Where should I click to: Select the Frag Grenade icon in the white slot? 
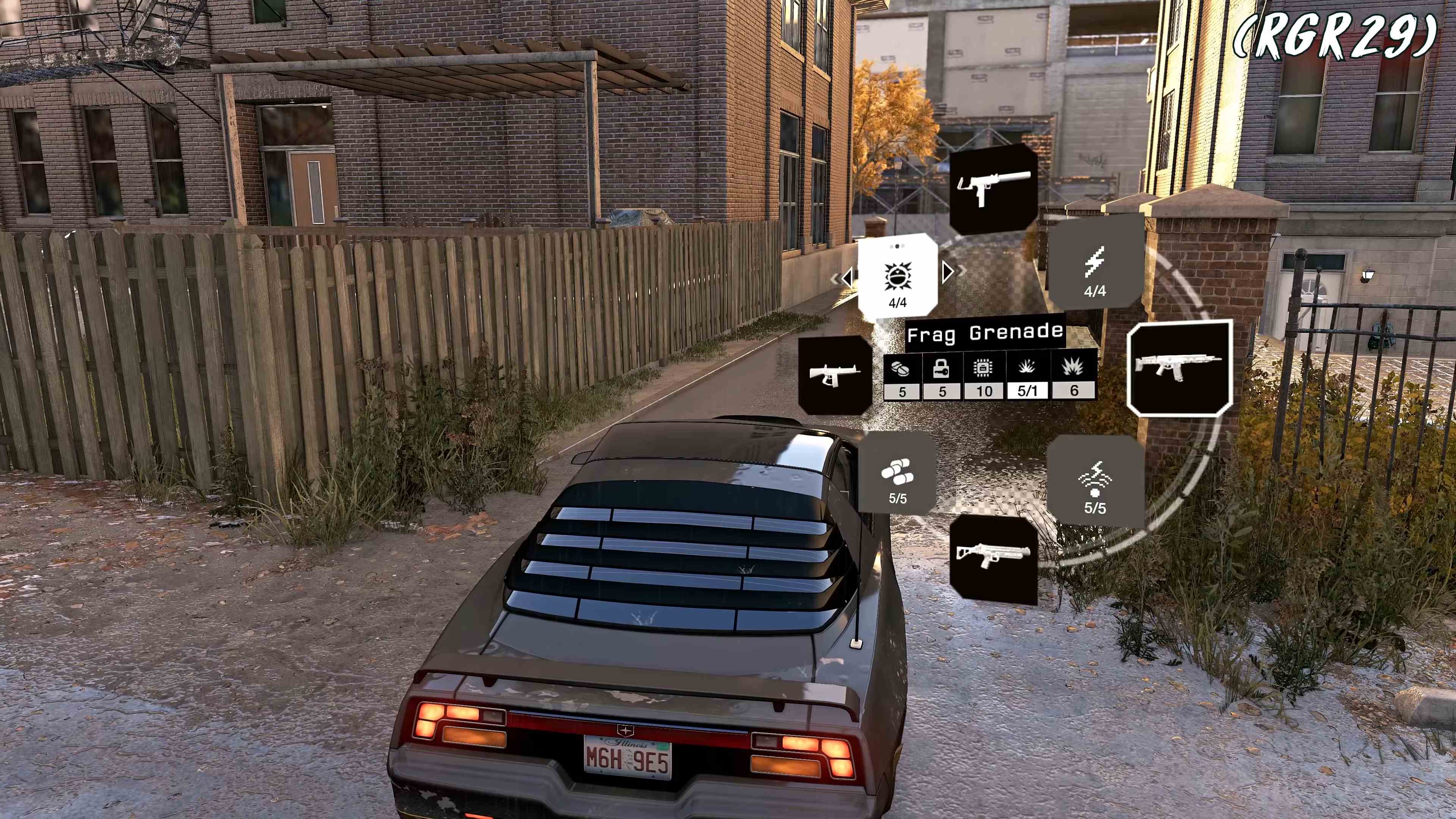tap(897, 276)
